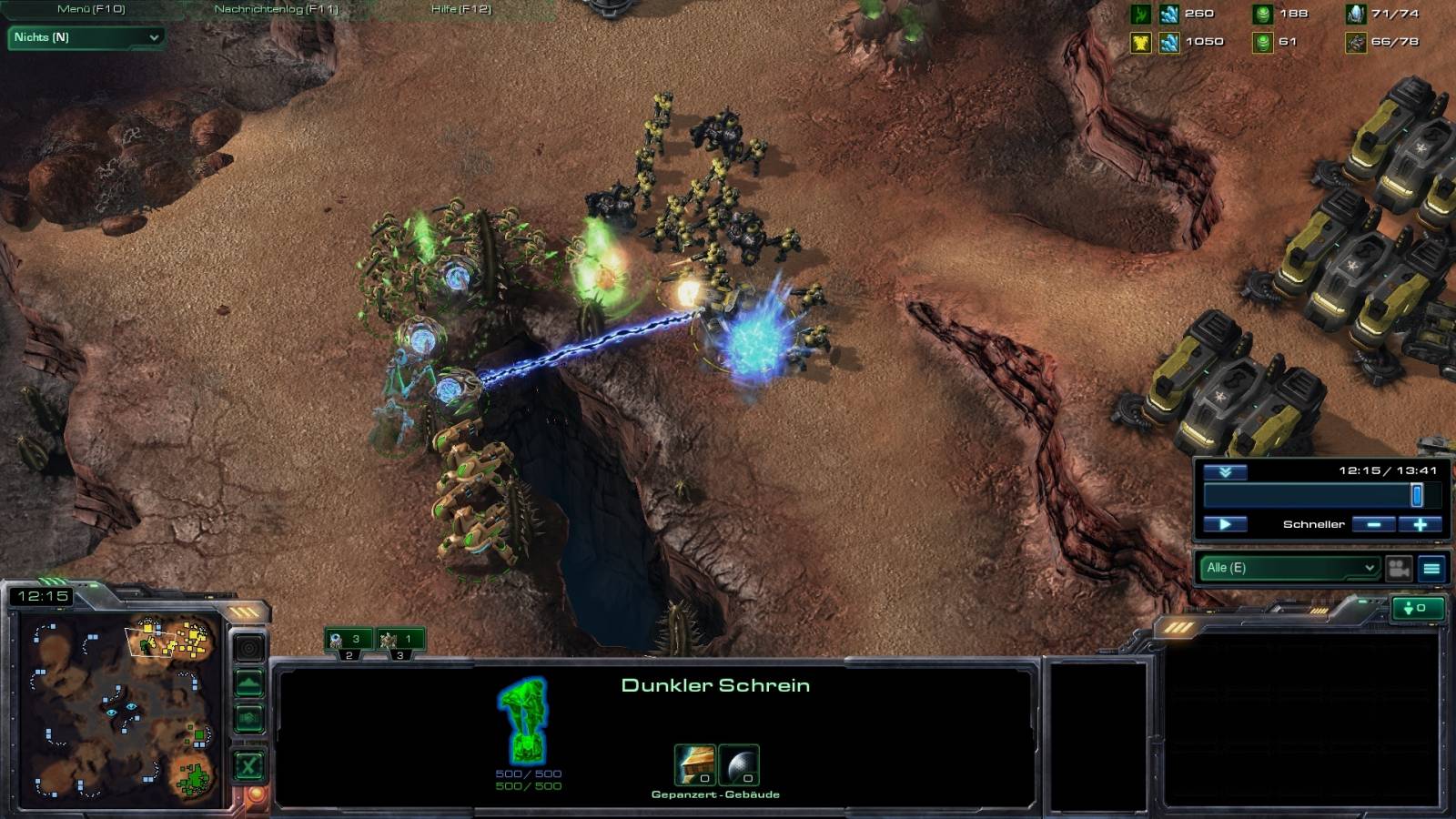Click the Dunkler Schrein building portrait
Screen dimensions: 1456x819
pos(524,721)
